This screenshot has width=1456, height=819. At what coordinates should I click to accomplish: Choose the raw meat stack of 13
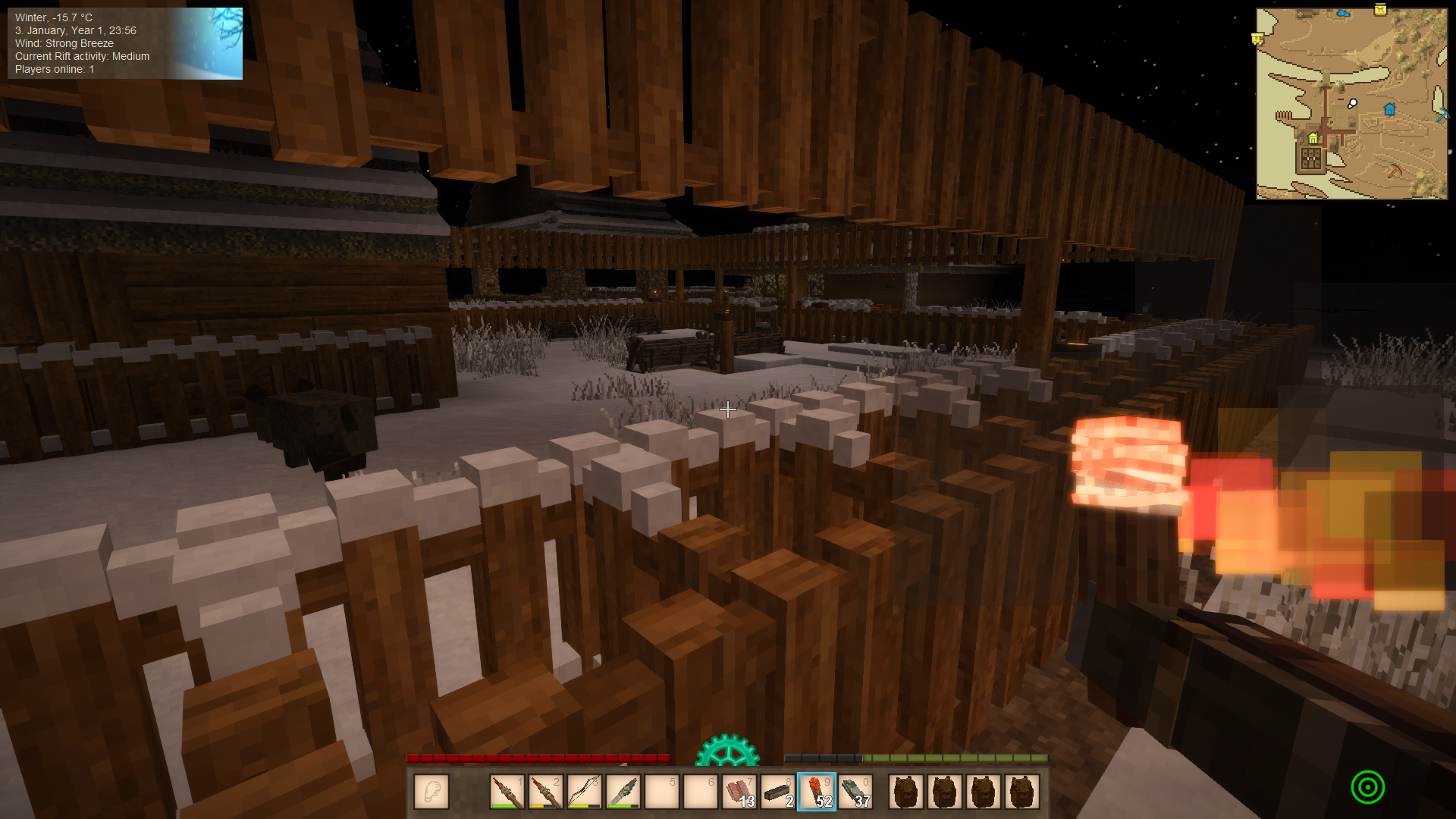(x=739, y=792)
